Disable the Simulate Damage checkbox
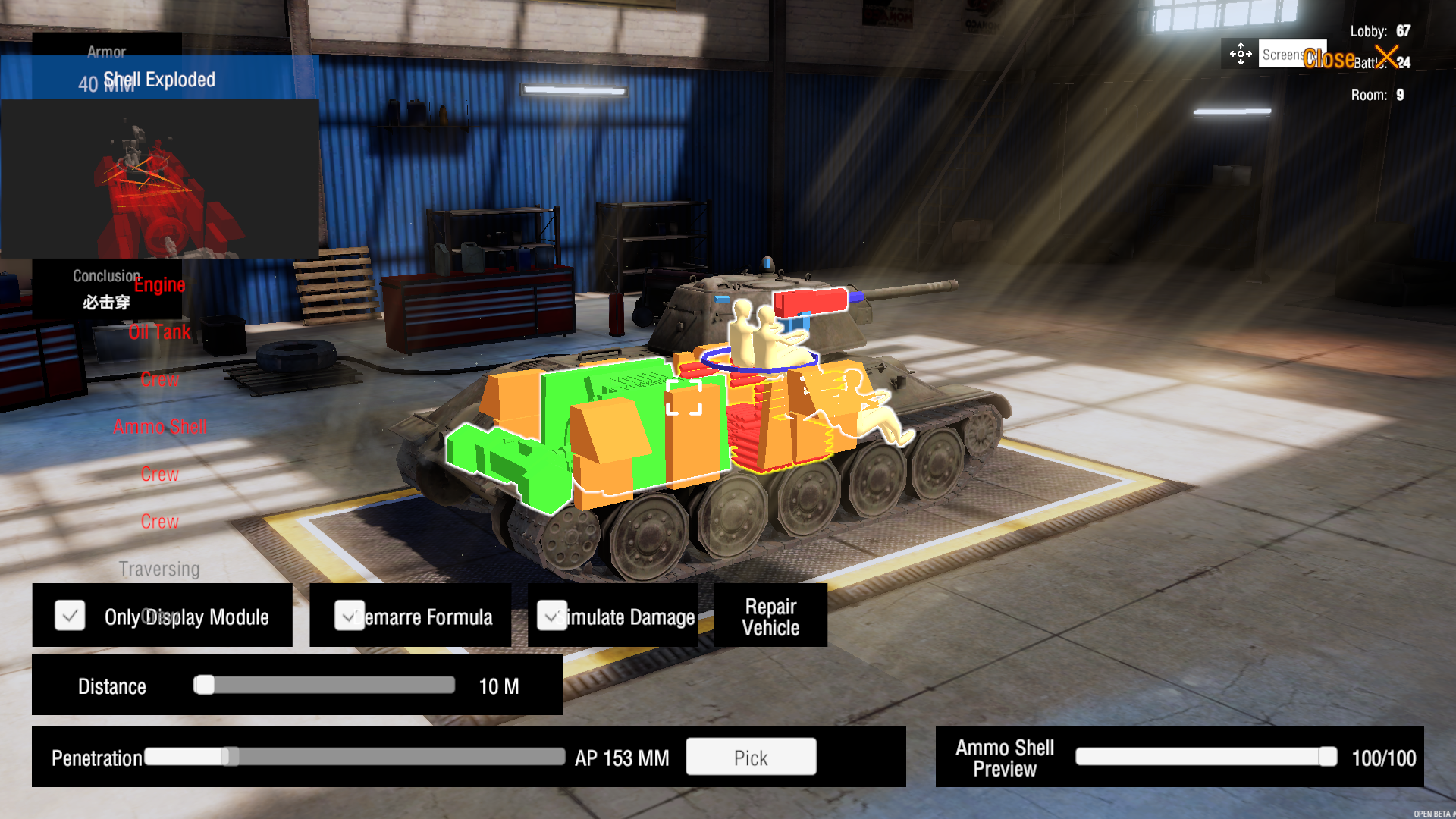Image resolution: width=1456 pixels, height=819 pixels. [552, 616]
